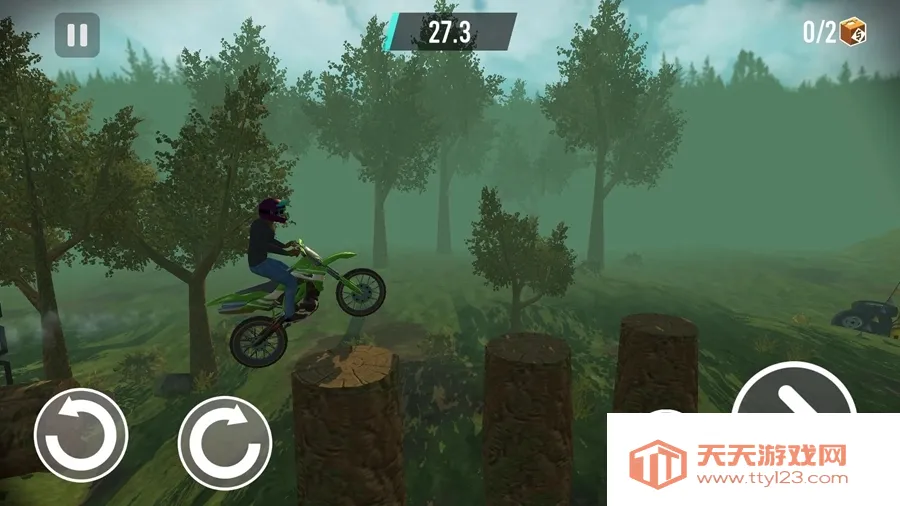Pause the game
This screenshot has height=506, width=900.
pos(77,35)
